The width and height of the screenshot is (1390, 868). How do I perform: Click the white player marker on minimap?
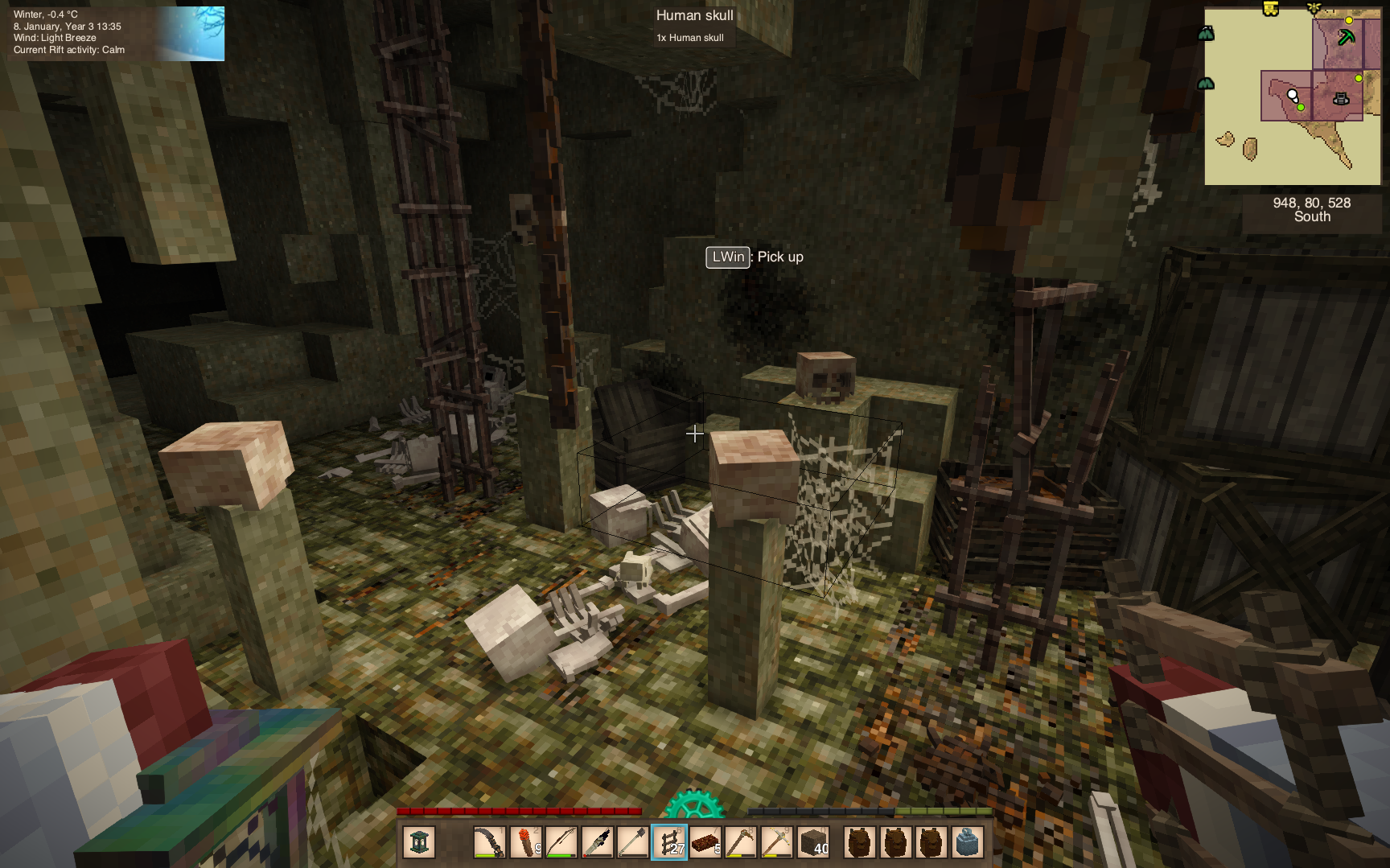(x=1292, y=95)
